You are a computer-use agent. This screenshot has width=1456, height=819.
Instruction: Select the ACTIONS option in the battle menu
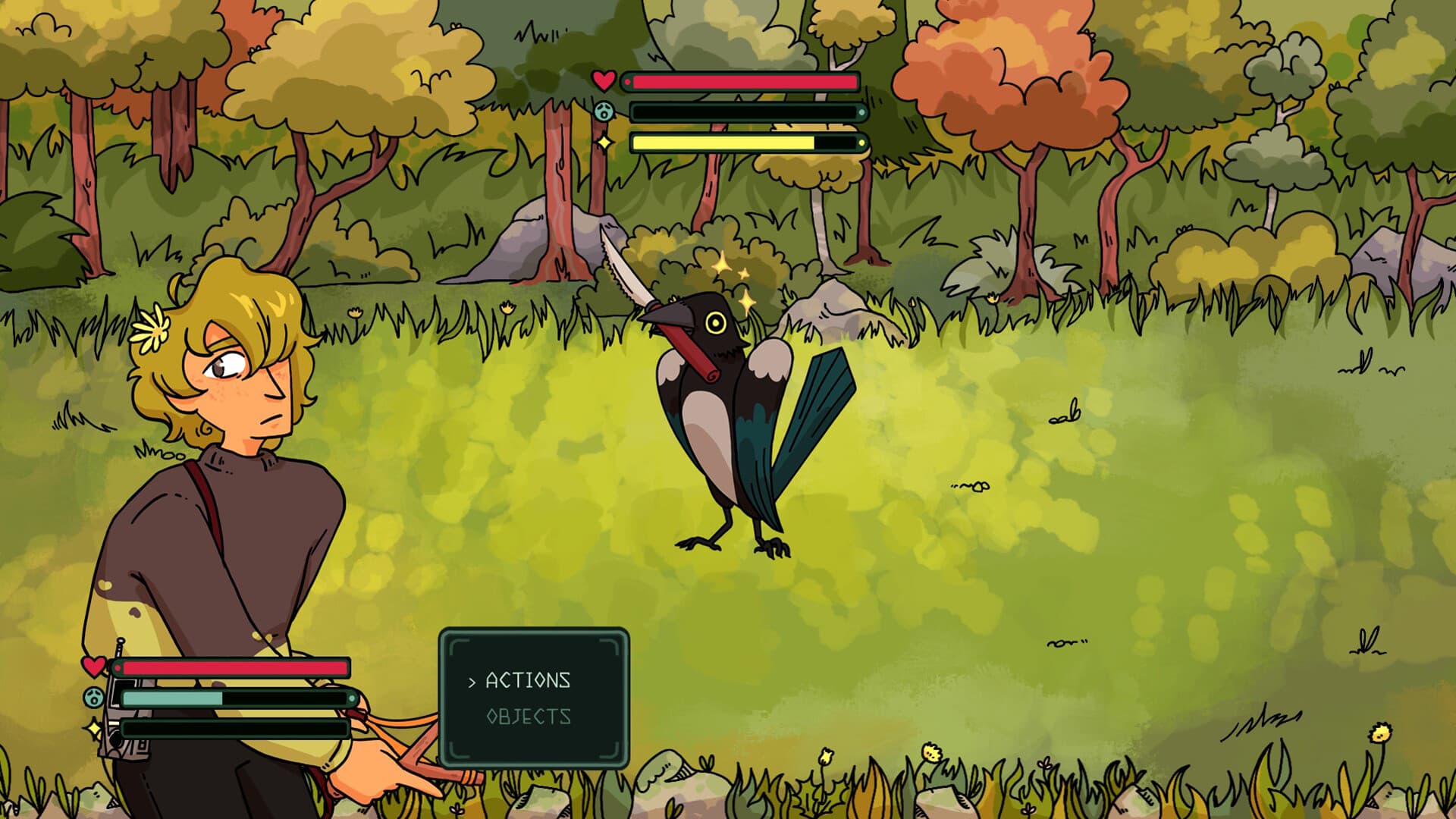527,681
